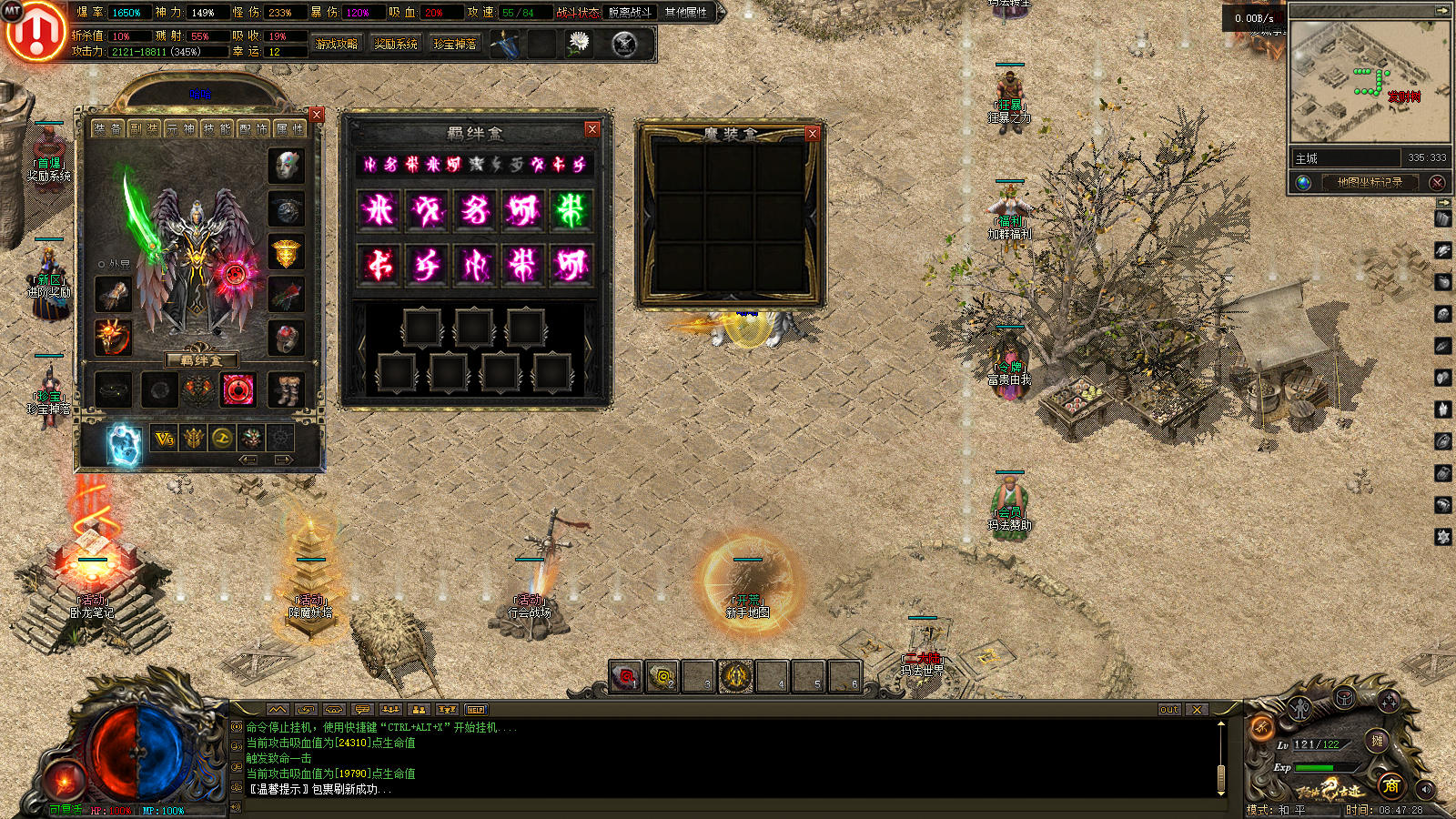Click the green glowing rune in the bond box
1456x819 pixels.
point(571,210)
